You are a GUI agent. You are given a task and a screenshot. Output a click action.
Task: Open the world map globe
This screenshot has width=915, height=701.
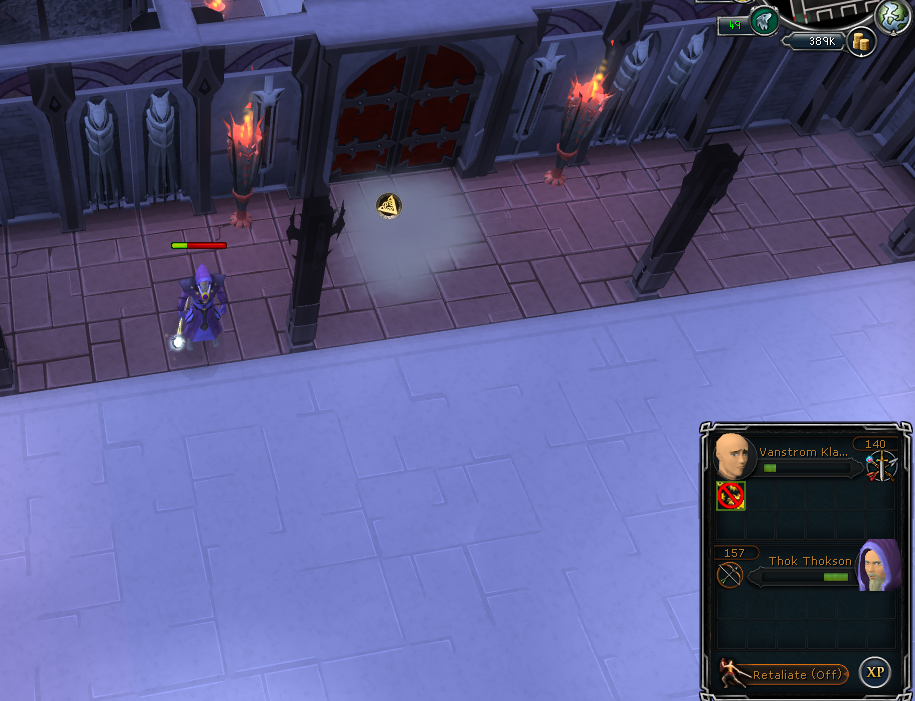tap(892, 14)
